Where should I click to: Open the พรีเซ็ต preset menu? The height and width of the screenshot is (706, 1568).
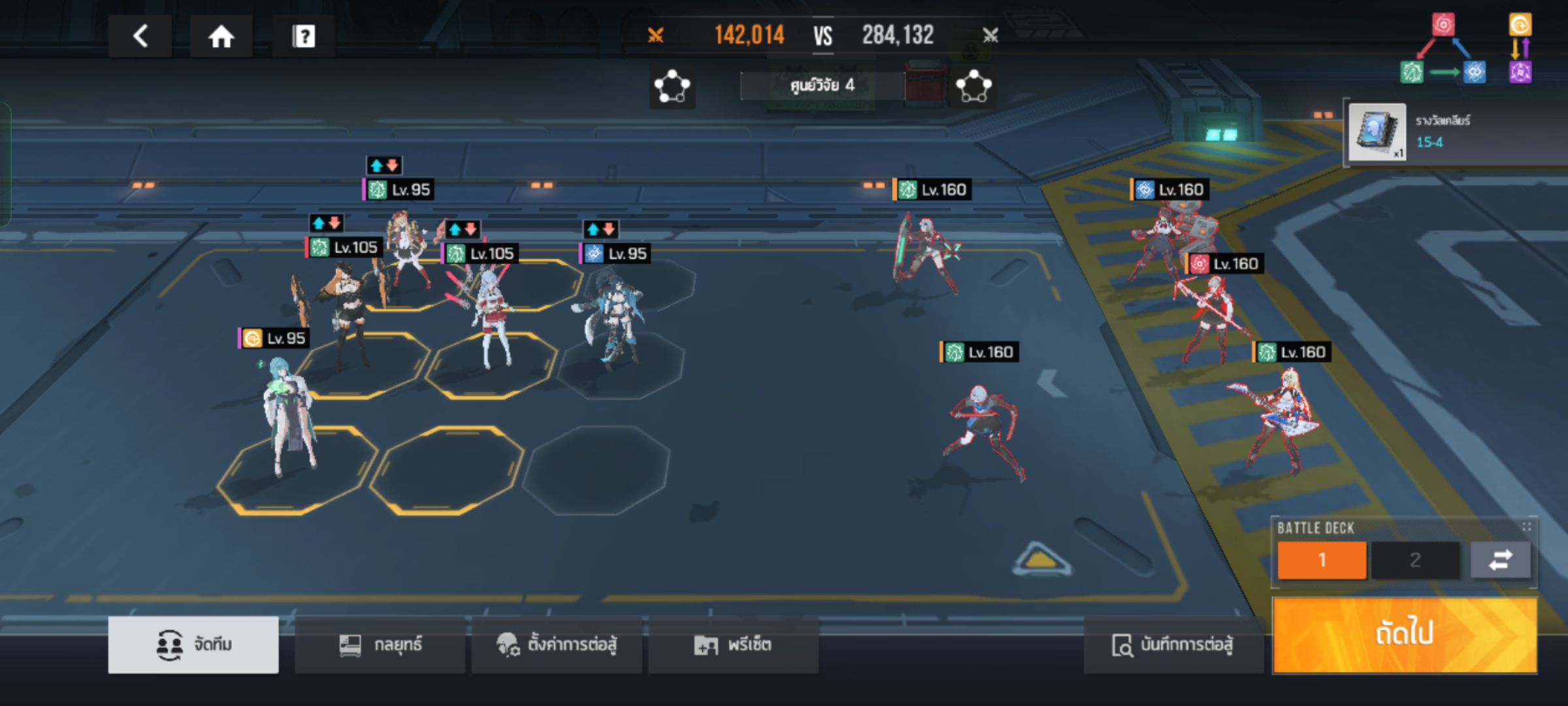click(x=733, y=645)
